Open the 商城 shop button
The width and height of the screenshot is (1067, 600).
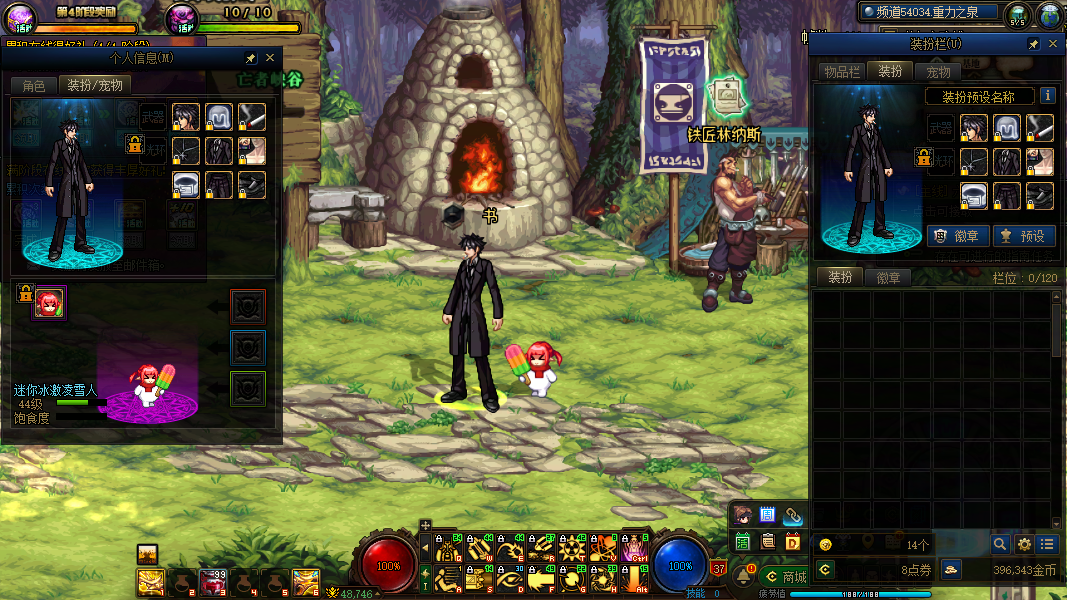pos(786,577)
